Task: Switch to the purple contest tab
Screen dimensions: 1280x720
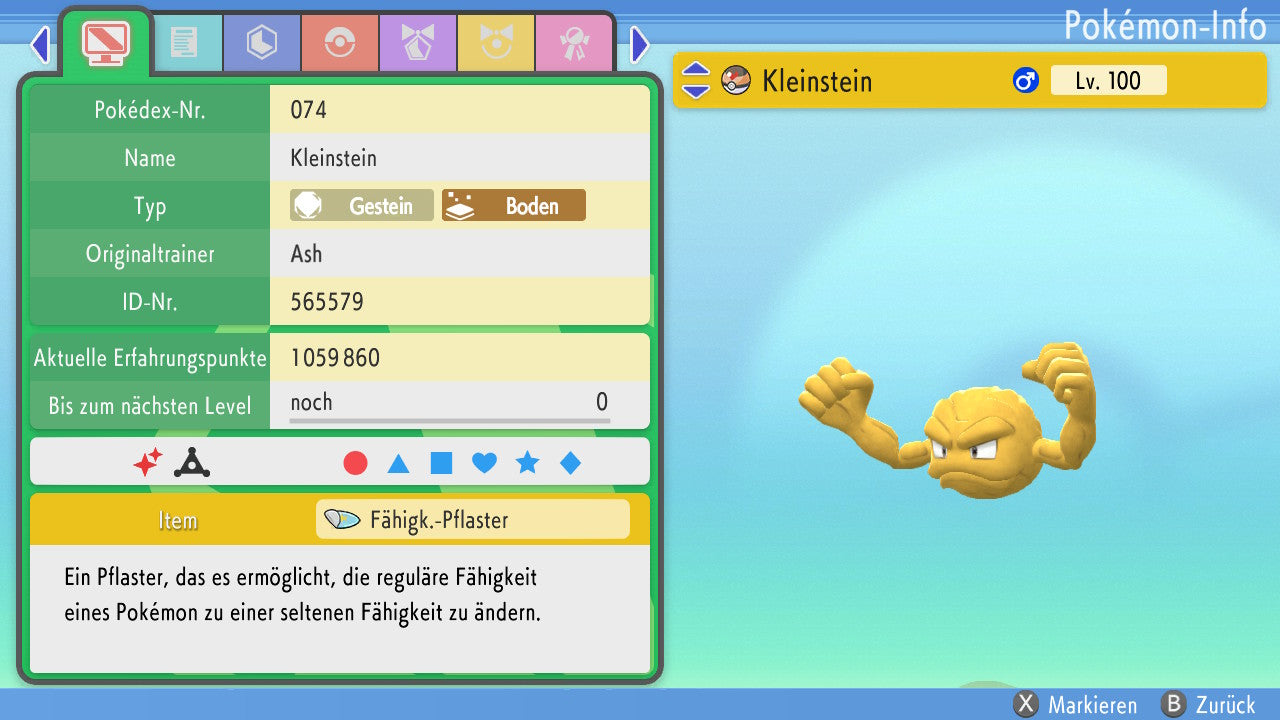Action: tap(418, 43)
